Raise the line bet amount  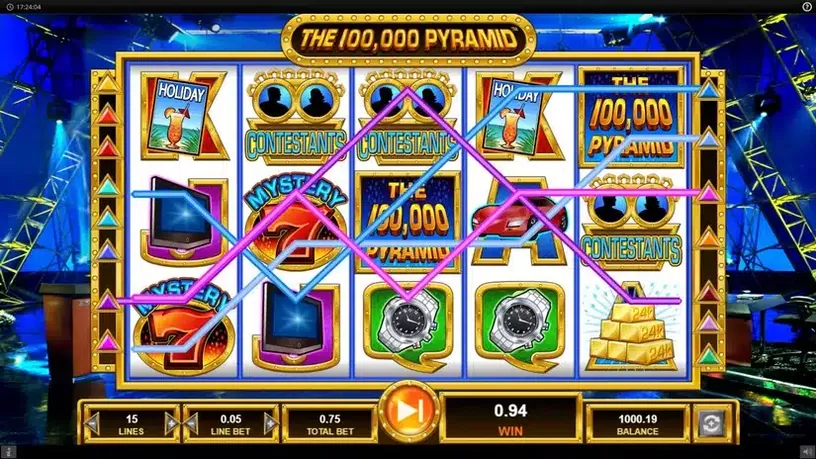pyautogui.click(x=271, y=424)
